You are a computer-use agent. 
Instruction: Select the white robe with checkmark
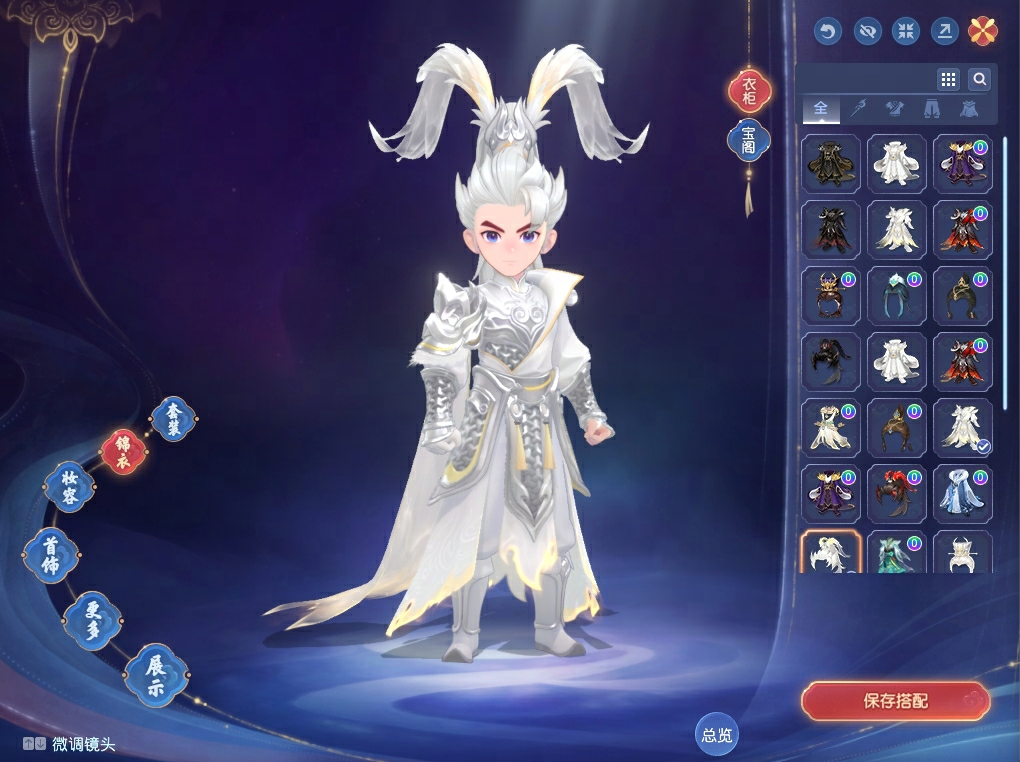point(962,427)
